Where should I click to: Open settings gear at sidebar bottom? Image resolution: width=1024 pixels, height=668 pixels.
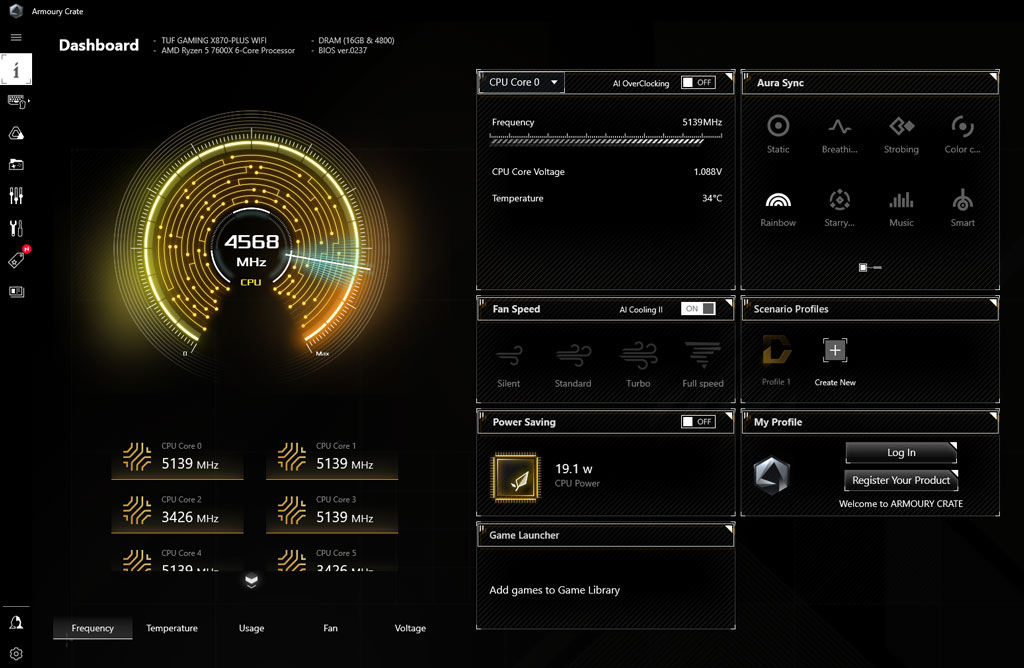[x=16, y=654]
